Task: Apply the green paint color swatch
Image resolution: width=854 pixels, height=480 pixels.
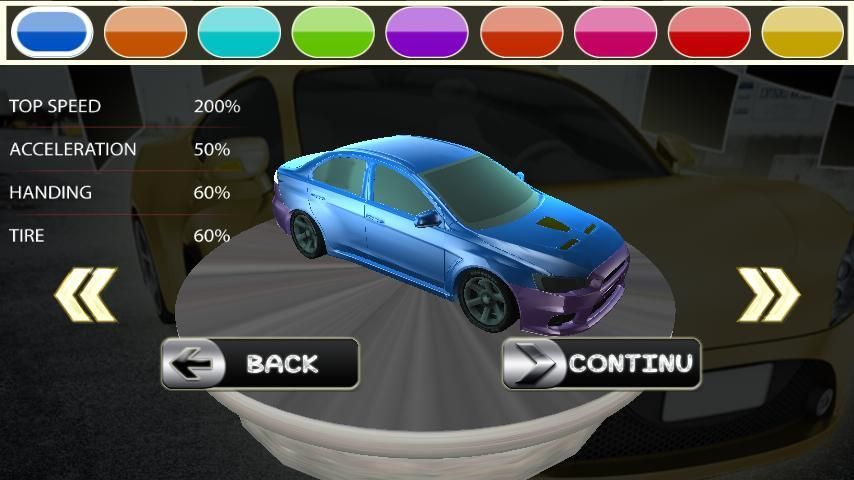Action: [x=333, y=32]
